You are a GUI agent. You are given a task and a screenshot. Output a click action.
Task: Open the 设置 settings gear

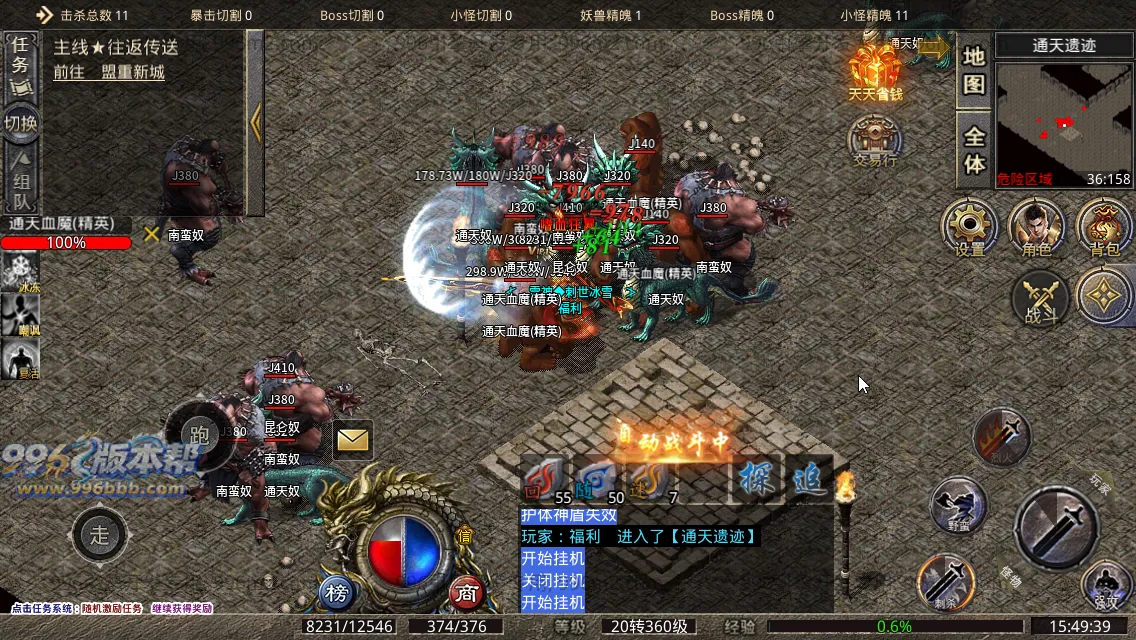[970, 227]
